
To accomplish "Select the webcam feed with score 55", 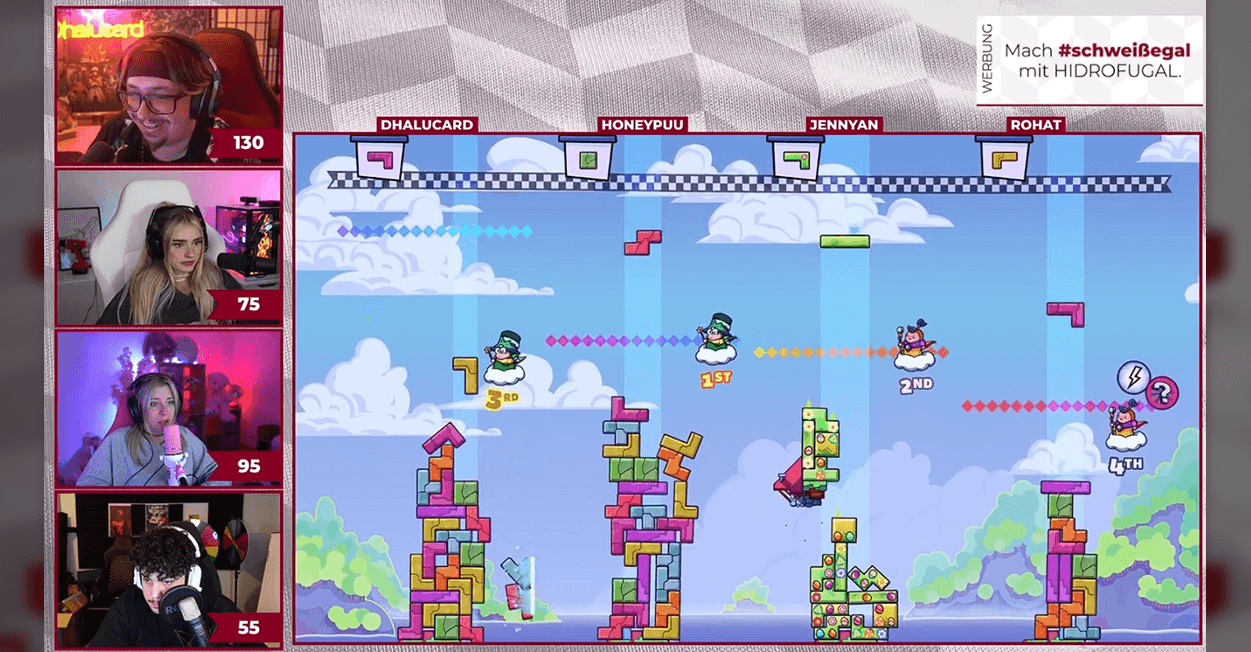I will (168, 570).
